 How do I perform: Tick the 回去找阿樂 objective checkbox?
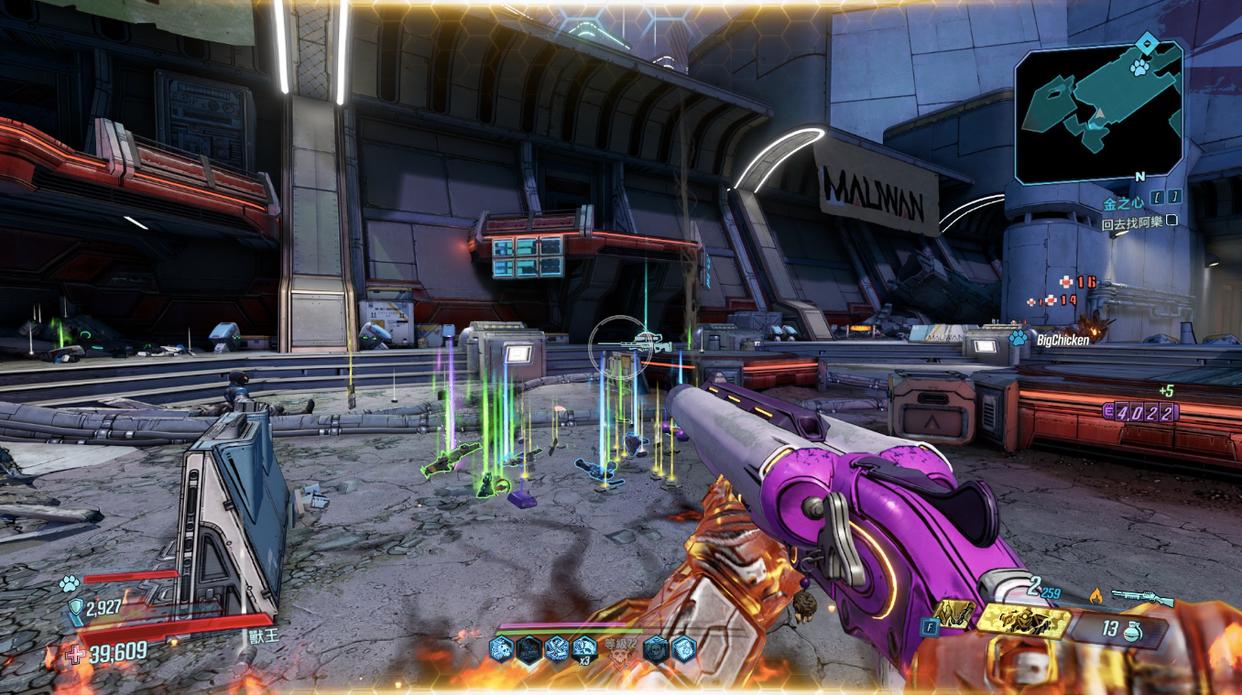[1172, 222]
